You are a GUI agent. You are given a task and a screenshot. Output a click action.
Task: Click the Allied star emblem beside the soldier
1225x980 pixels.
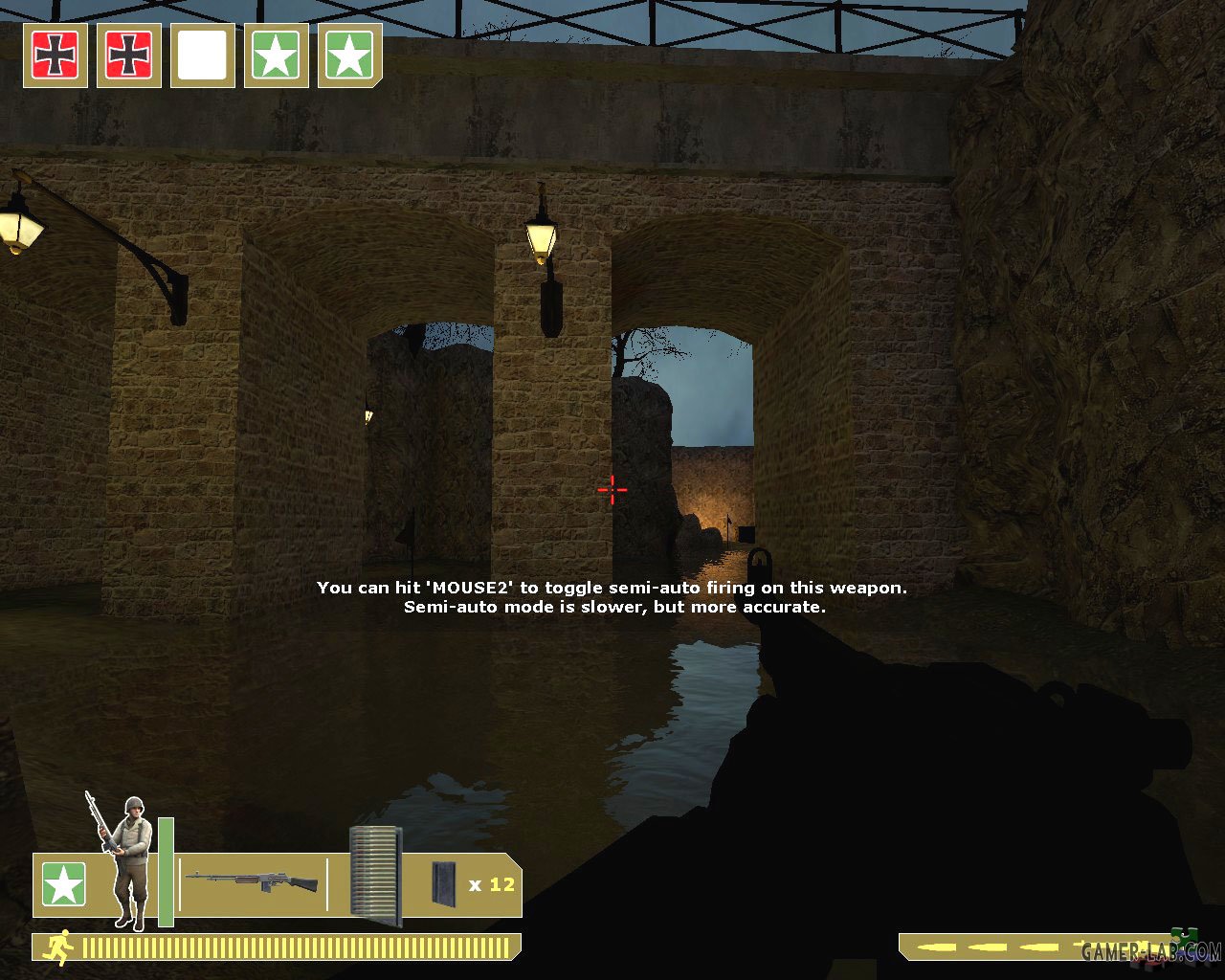63,884
